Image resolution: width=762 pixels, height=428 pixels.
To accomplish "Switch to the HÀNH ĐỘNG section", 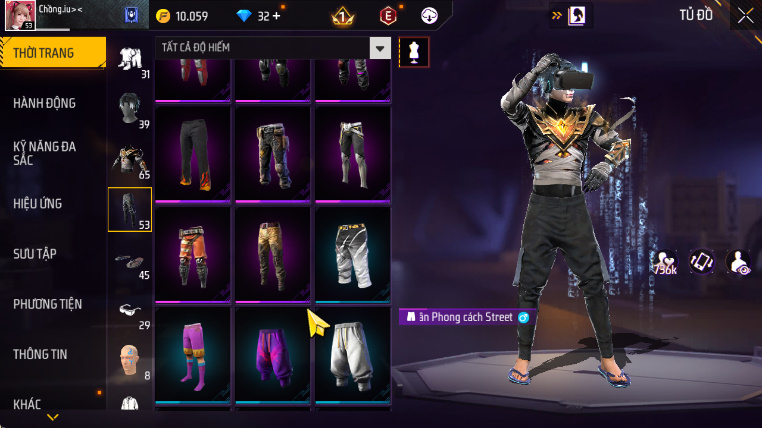I will pyautogui.click(x=45, y=103).
